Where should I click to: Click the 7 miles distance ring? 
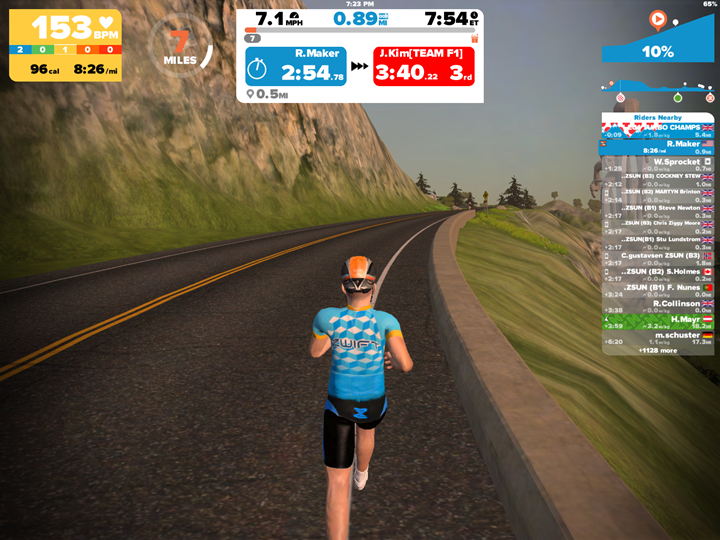coord(180,45)
